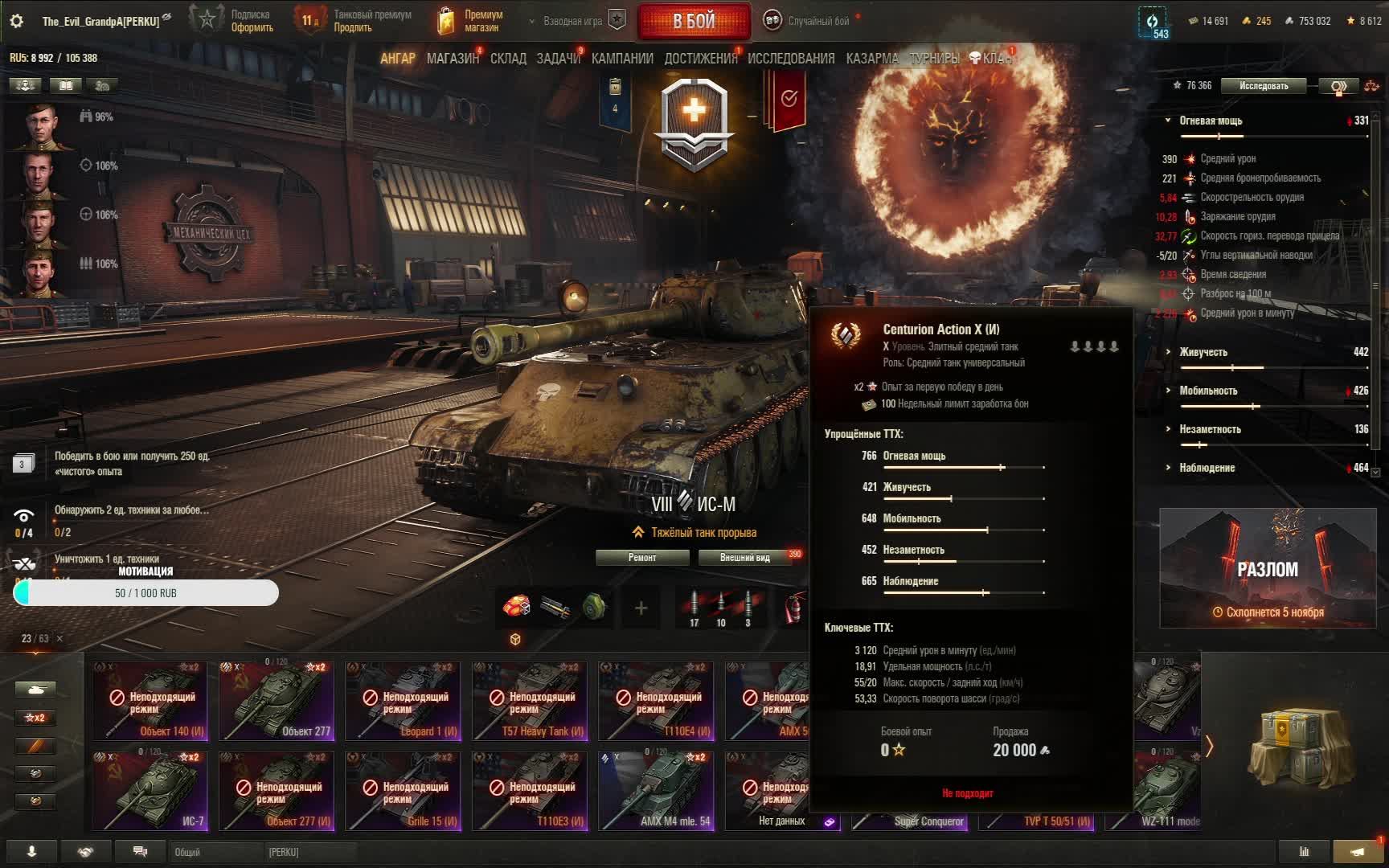Choose the ИС-7 tank in carousel
Screen dimensions: 1389x868
point(150,790)
